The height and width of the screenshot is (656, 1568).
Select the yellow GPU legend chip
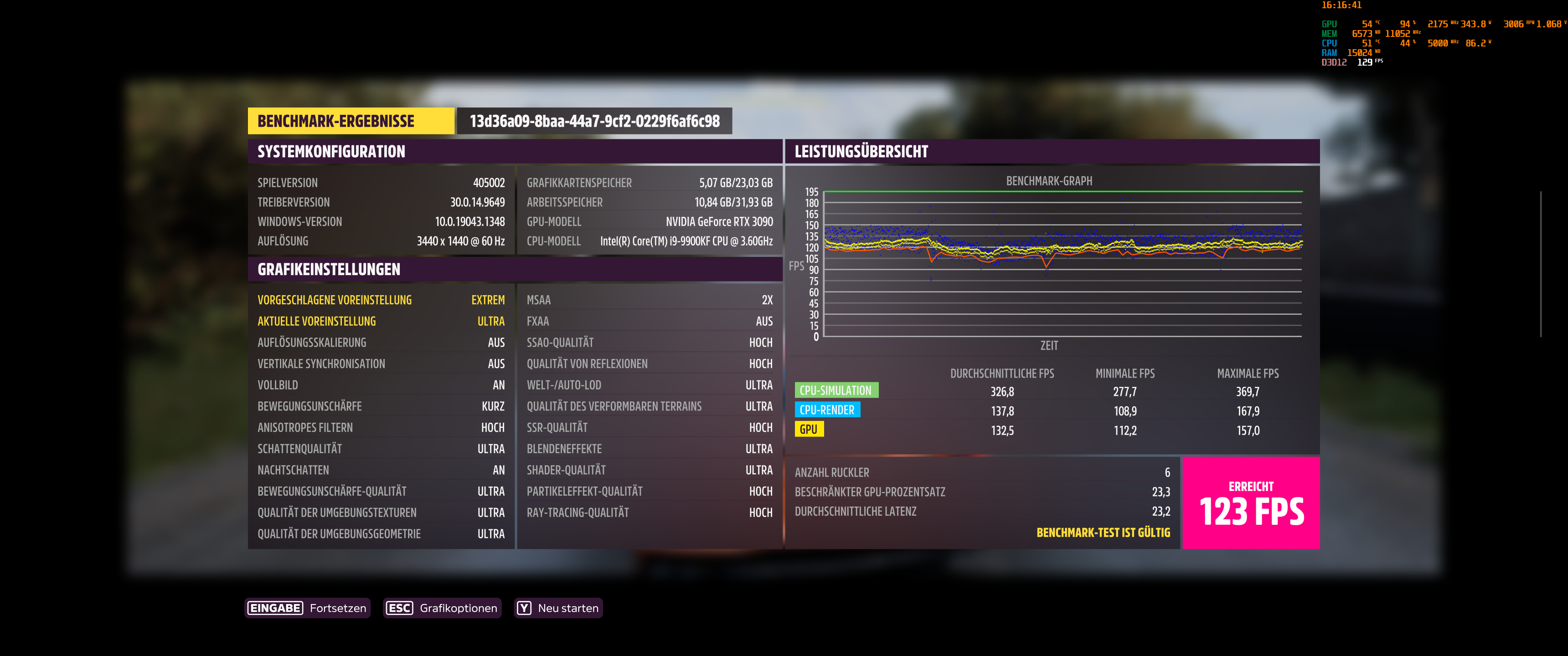coord(810,429)
